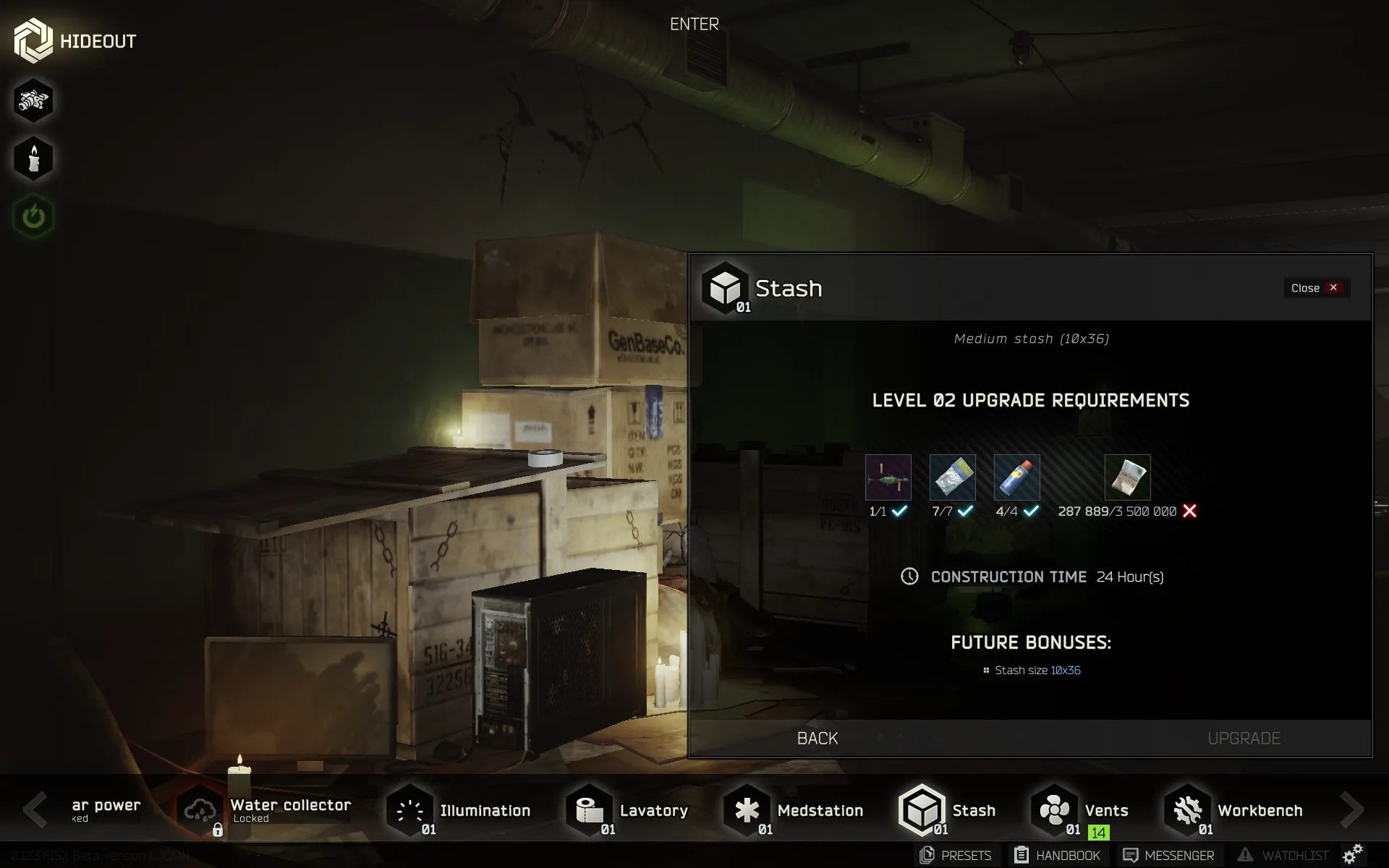Open the settings gear icon
The image size is (1389, 868).
pyautogui.click(x=1352, y=854)
